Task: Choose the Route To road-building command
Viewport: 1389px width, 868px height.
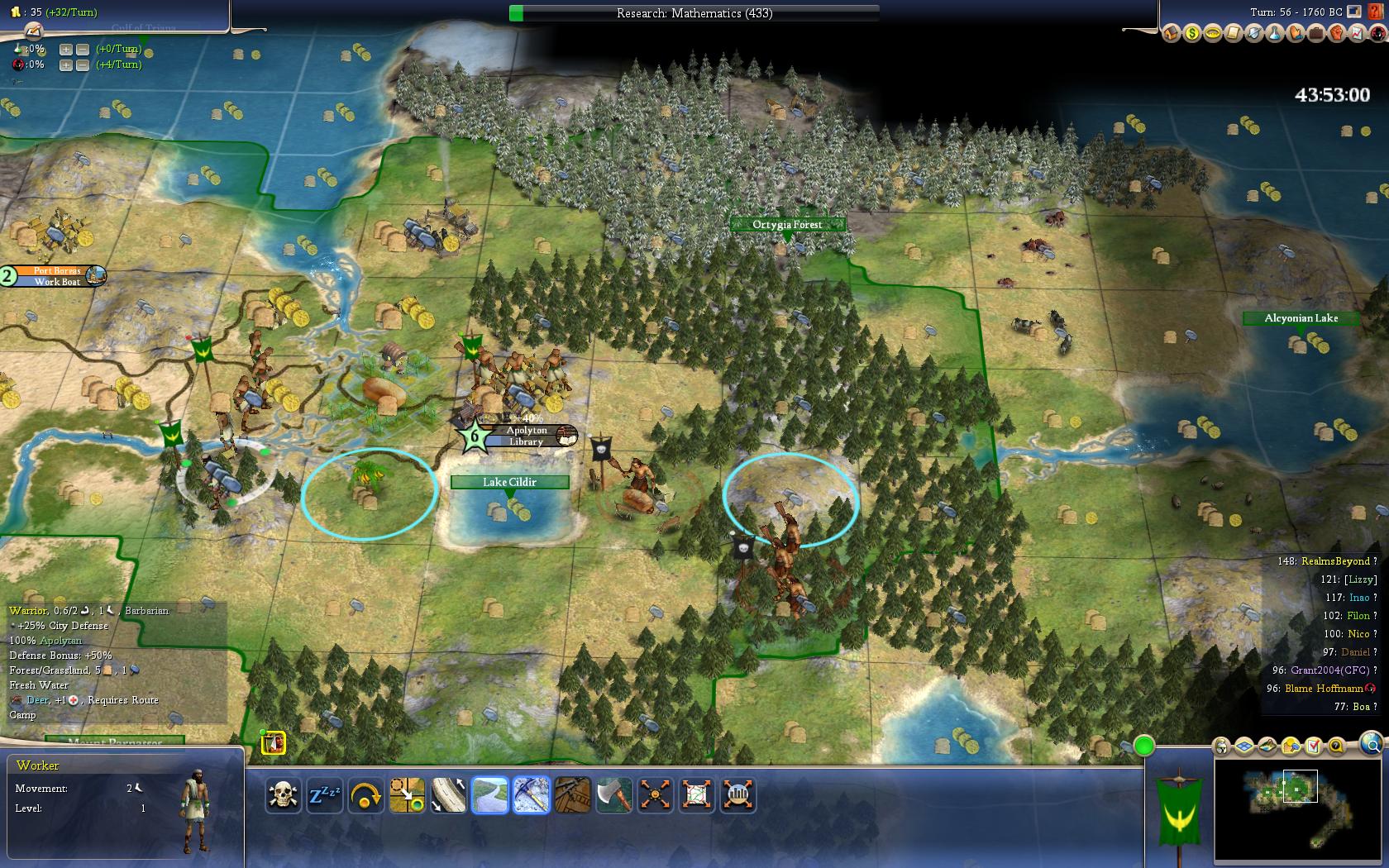Action: (448, 795)
